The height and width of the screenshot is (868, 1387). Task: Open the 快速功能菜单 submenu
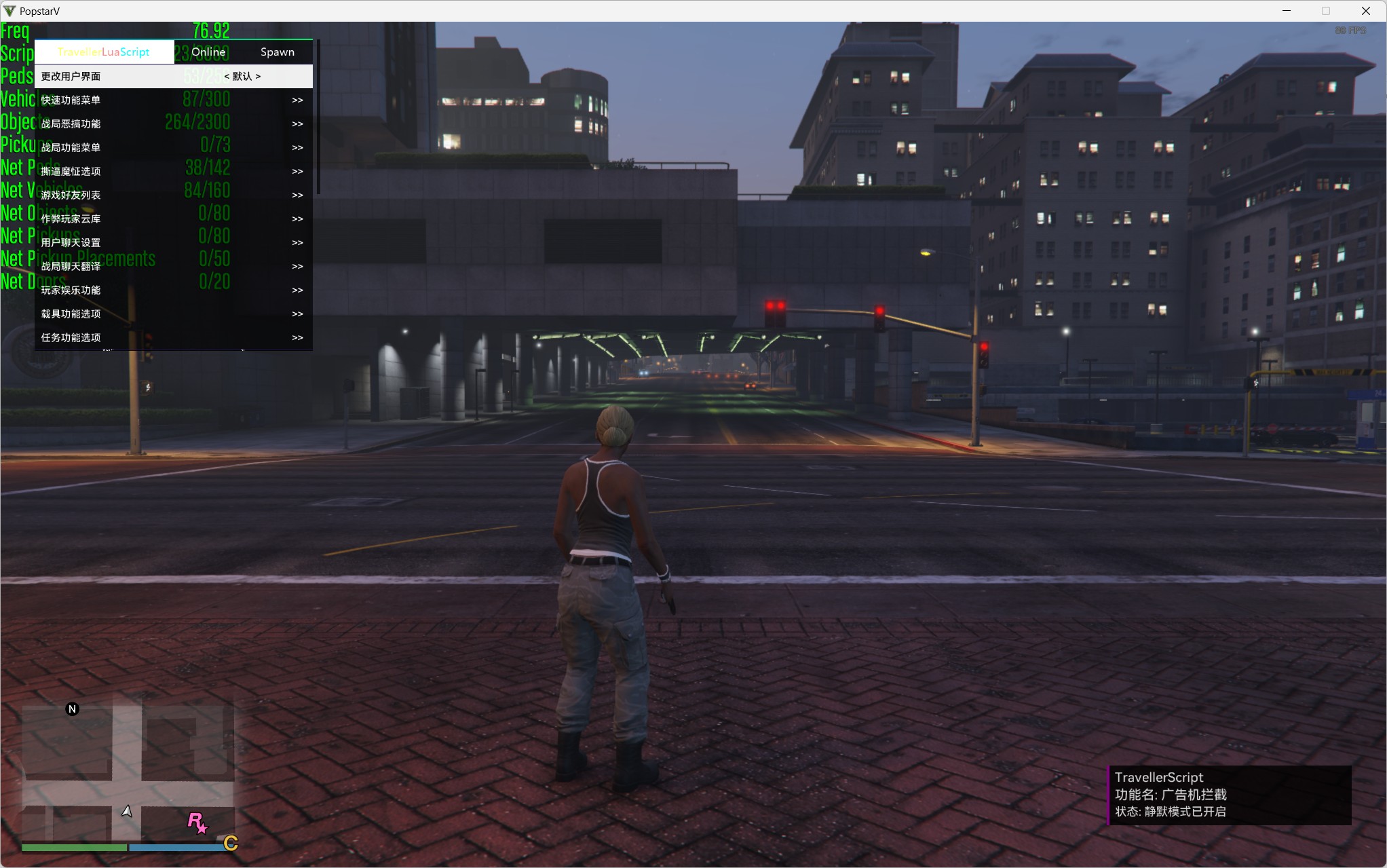(173, 100)
